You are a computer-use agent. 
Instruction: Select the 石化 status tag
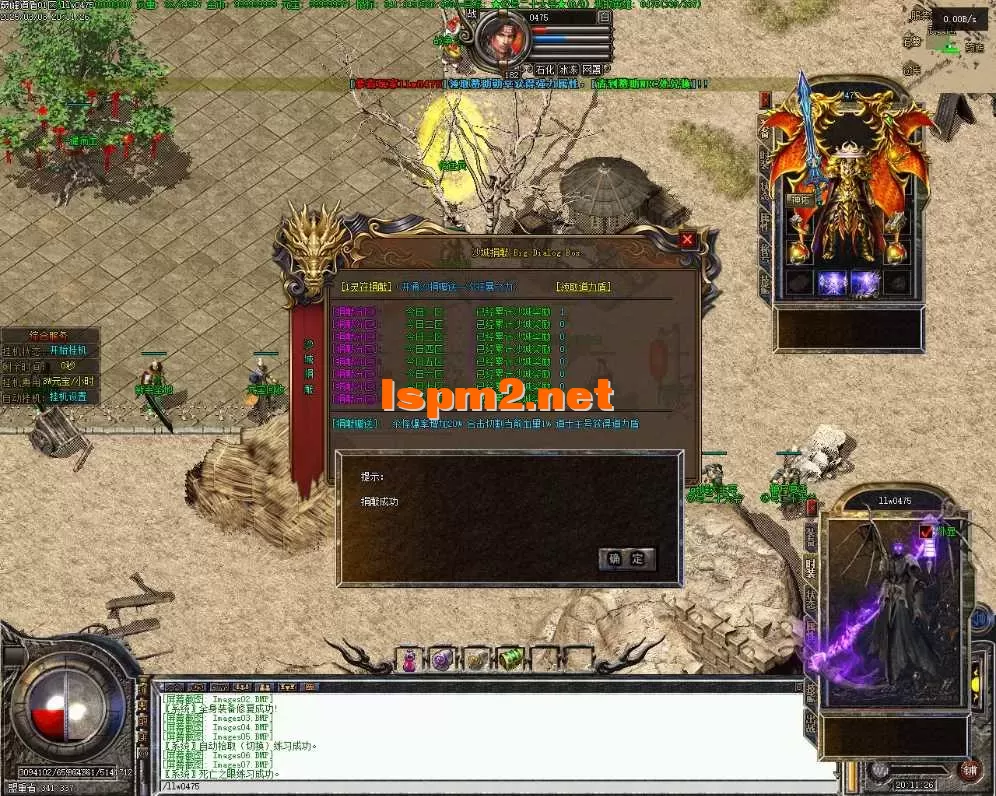(544, 70)
